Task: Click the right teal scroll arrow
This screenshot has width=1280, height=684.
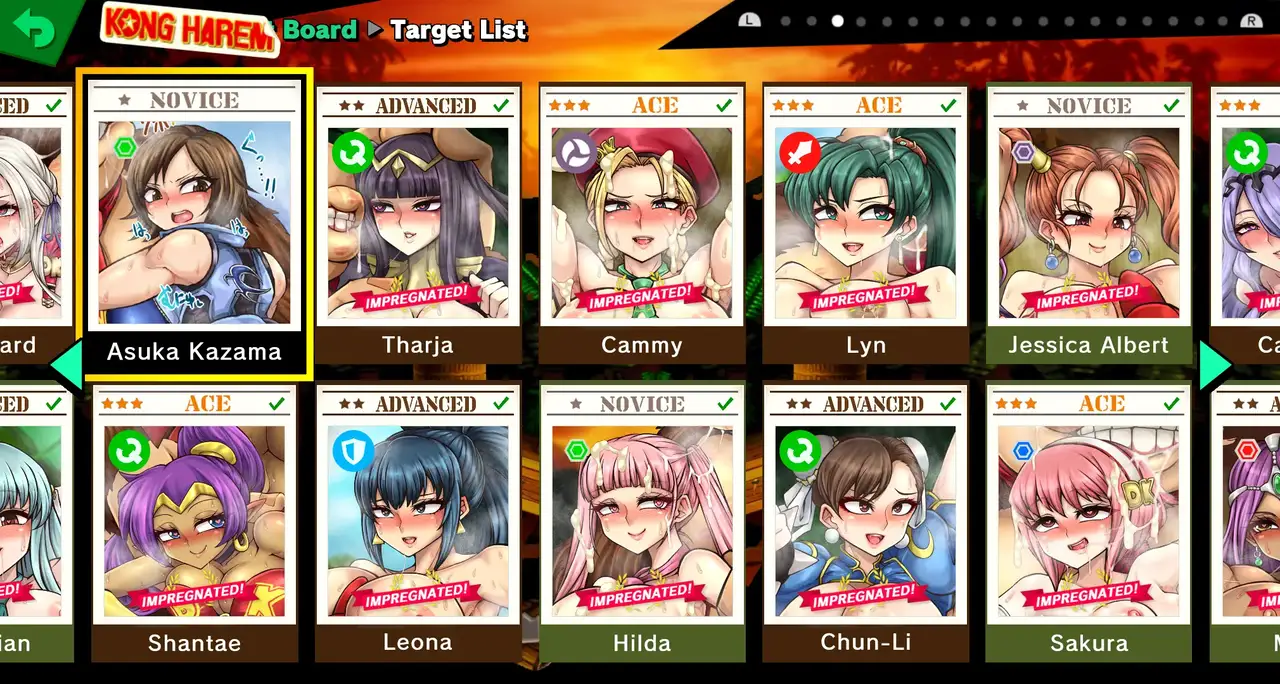Action: click(x=1215, y=366)
